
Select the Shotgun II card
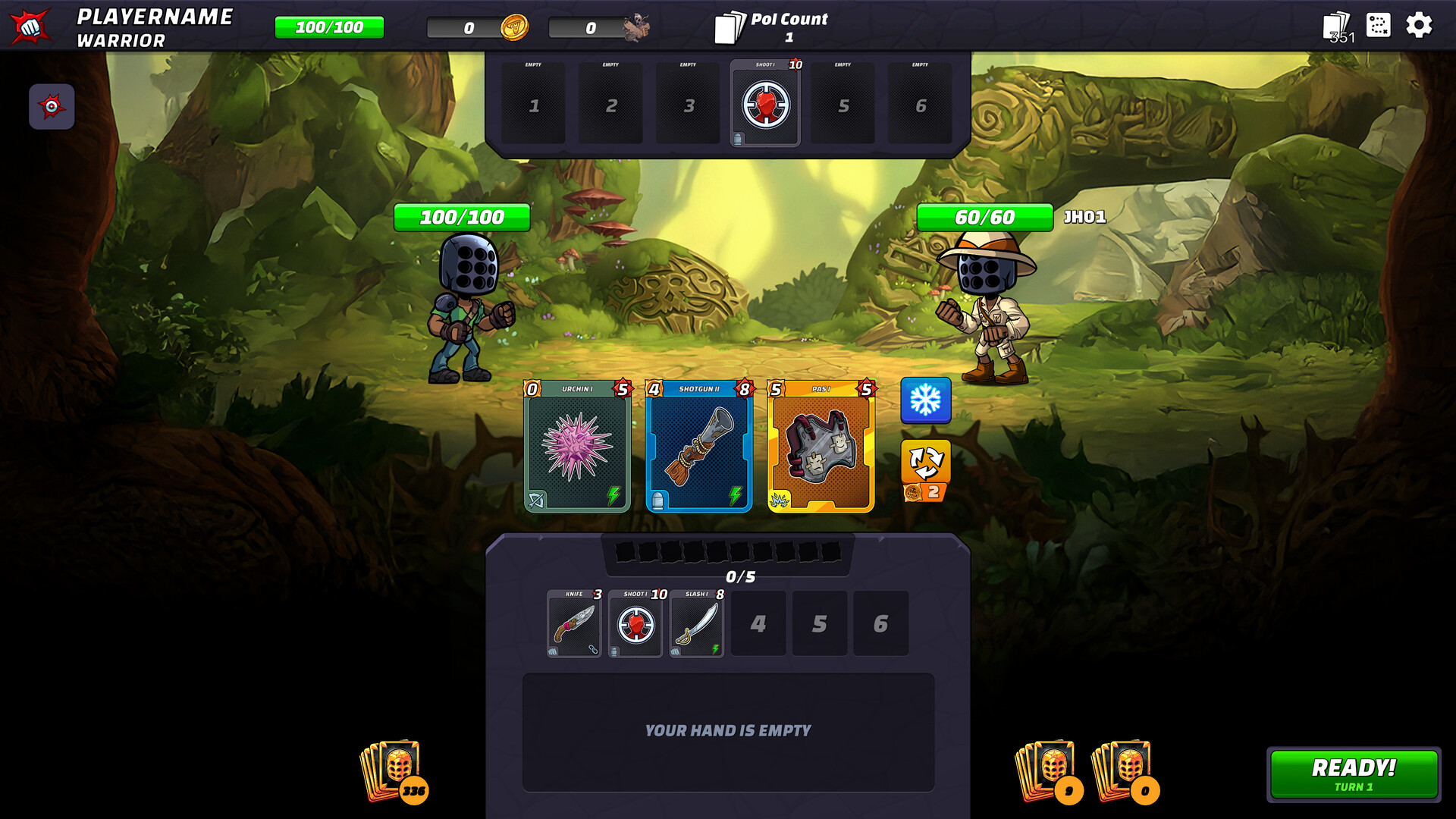coord(698,447)
